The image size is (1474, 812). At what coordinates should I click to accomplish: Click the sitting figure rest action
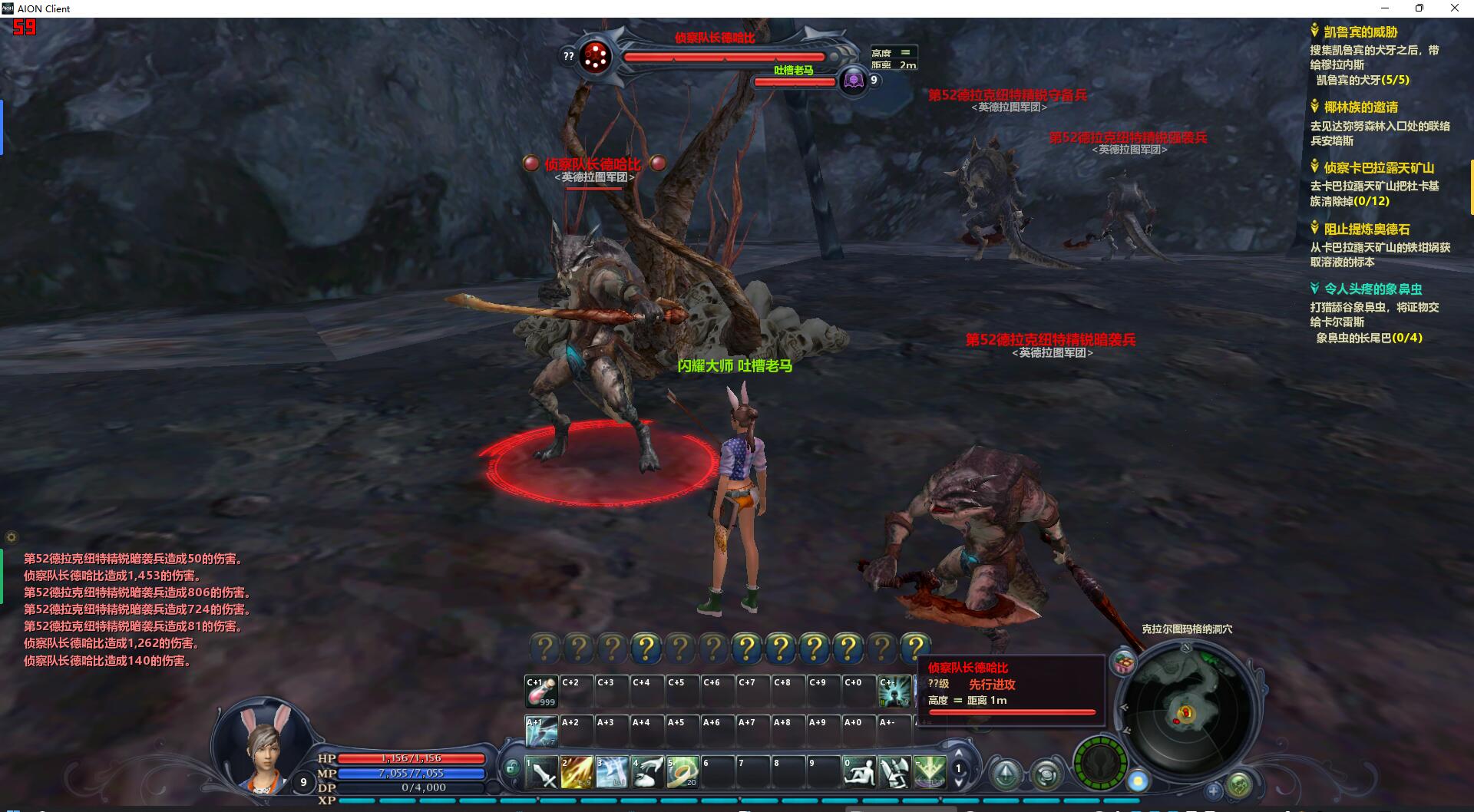pos(859,772)
